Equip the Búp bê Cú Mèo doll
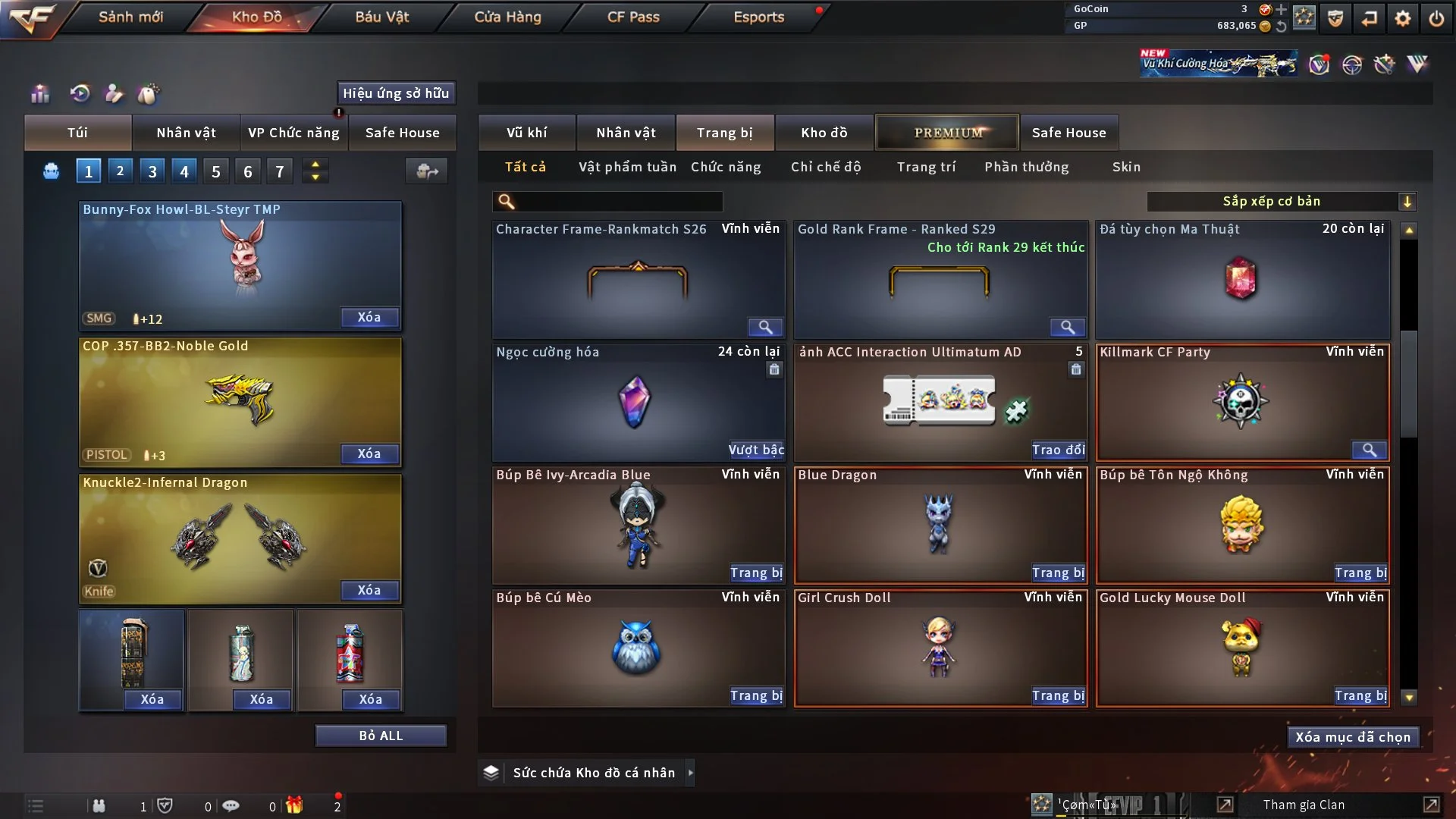 (x=756, y=696)
